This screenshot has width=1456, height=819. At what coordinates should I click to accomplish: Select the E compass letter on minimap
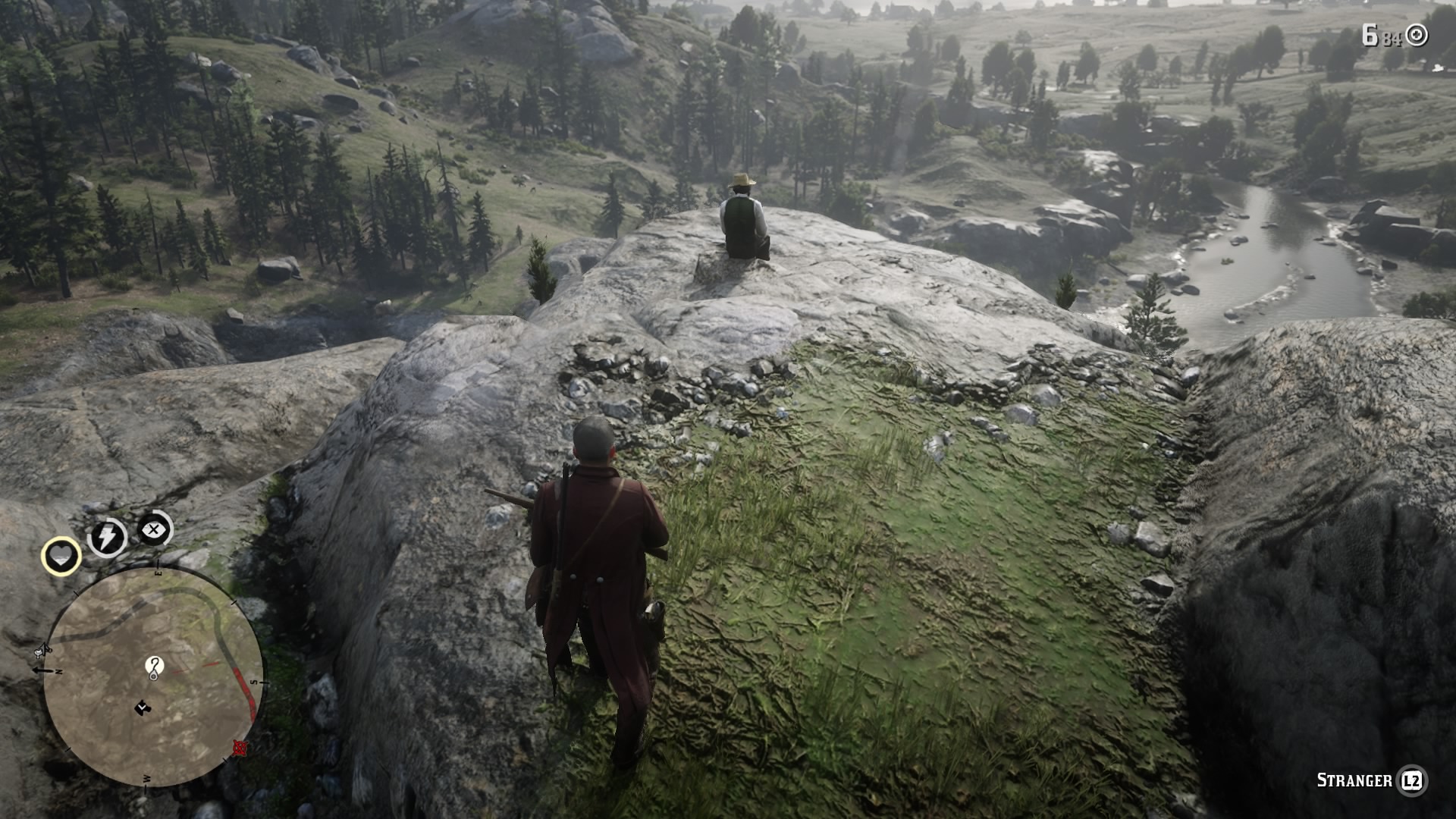[158, 571]
